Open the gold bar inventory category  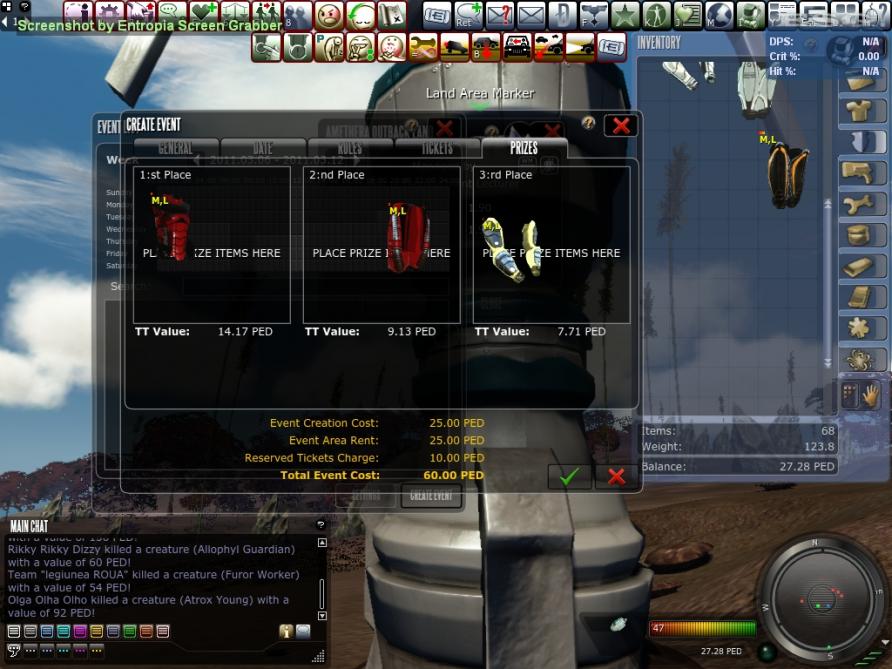[856, 266]
